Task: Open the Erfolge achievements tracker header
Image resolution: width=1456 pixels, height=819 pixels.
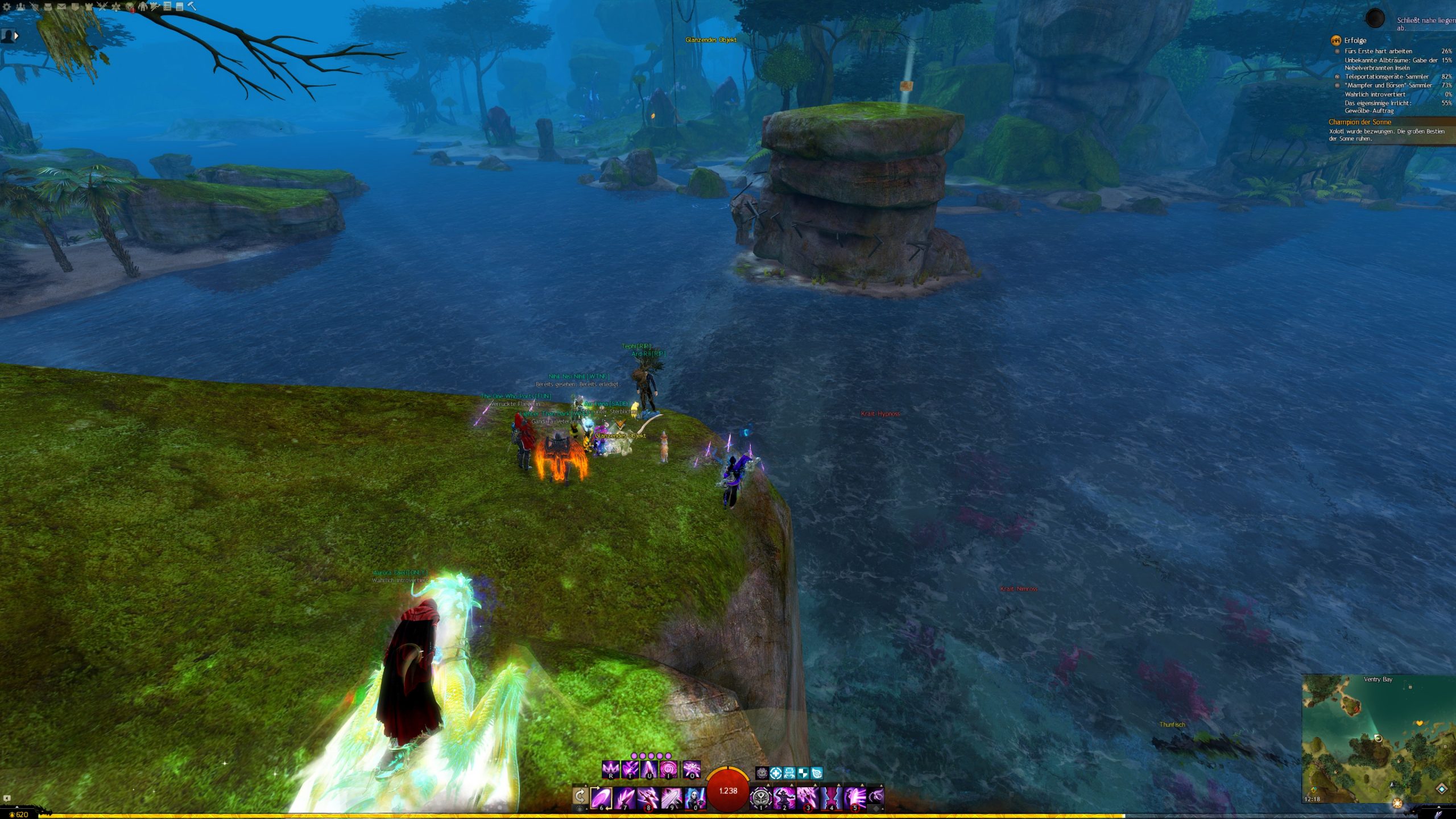Action: click(x=1355, y=40)
